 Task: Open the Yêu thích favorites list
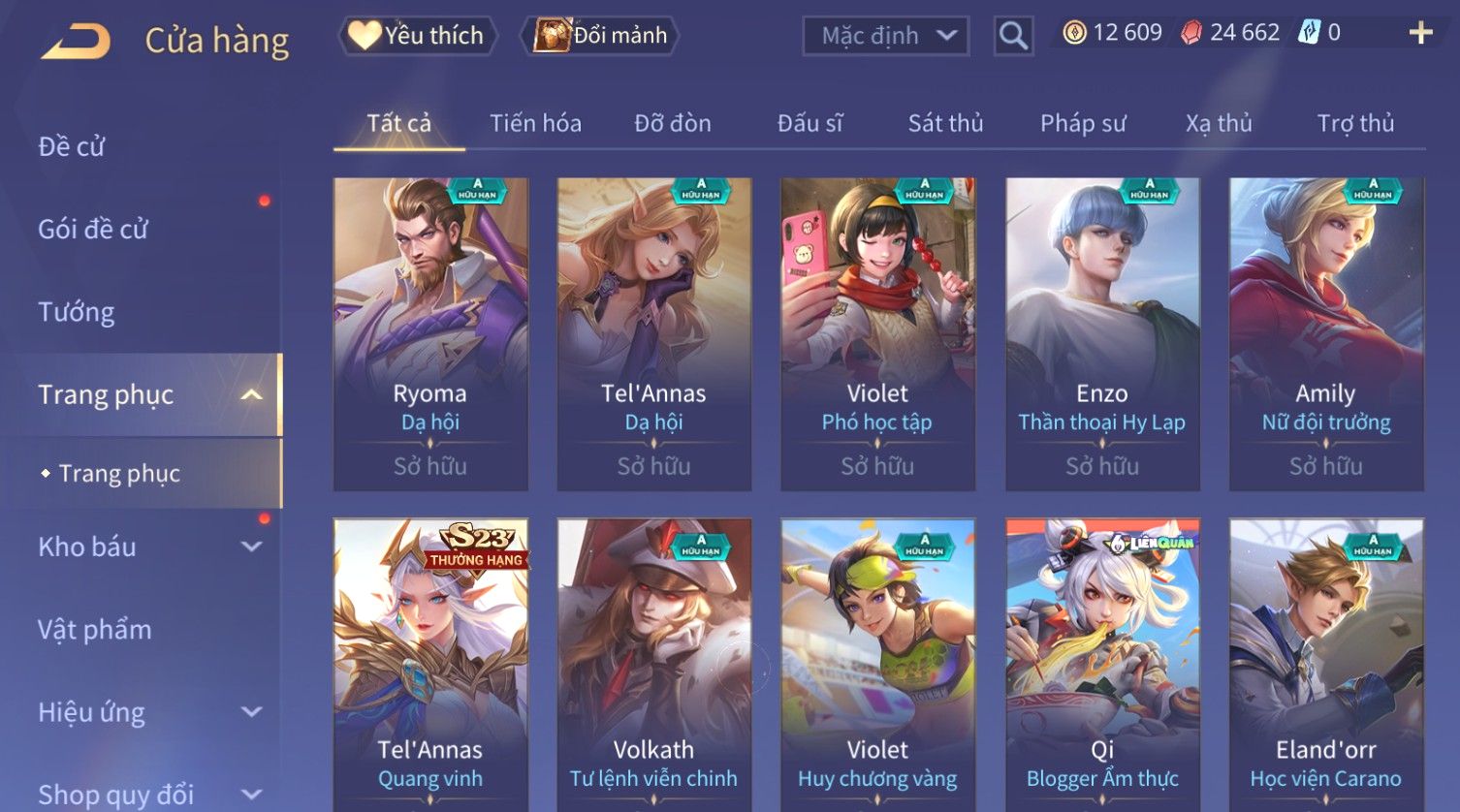pyautogui.click(x=418, y=36)
